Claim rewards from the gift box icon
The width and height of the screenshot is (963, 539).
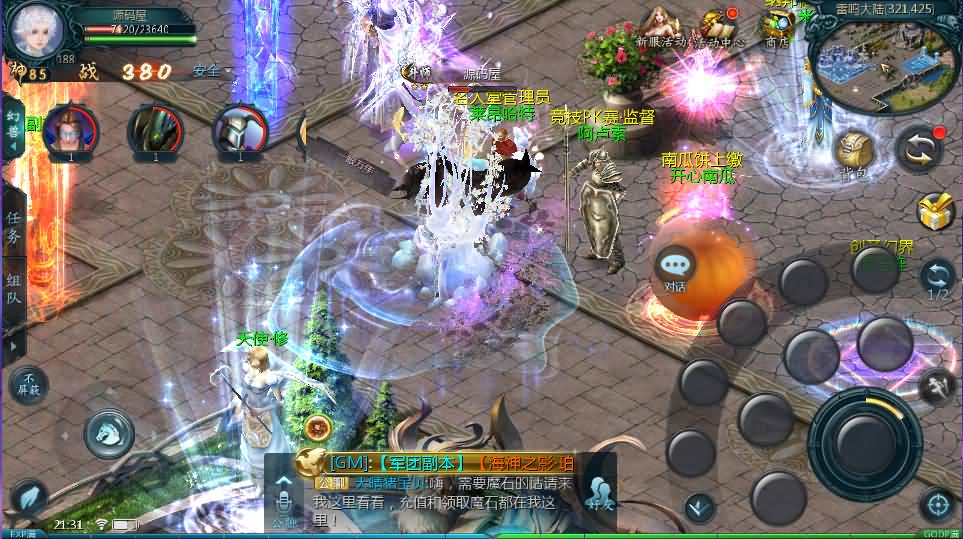(936, 210)
